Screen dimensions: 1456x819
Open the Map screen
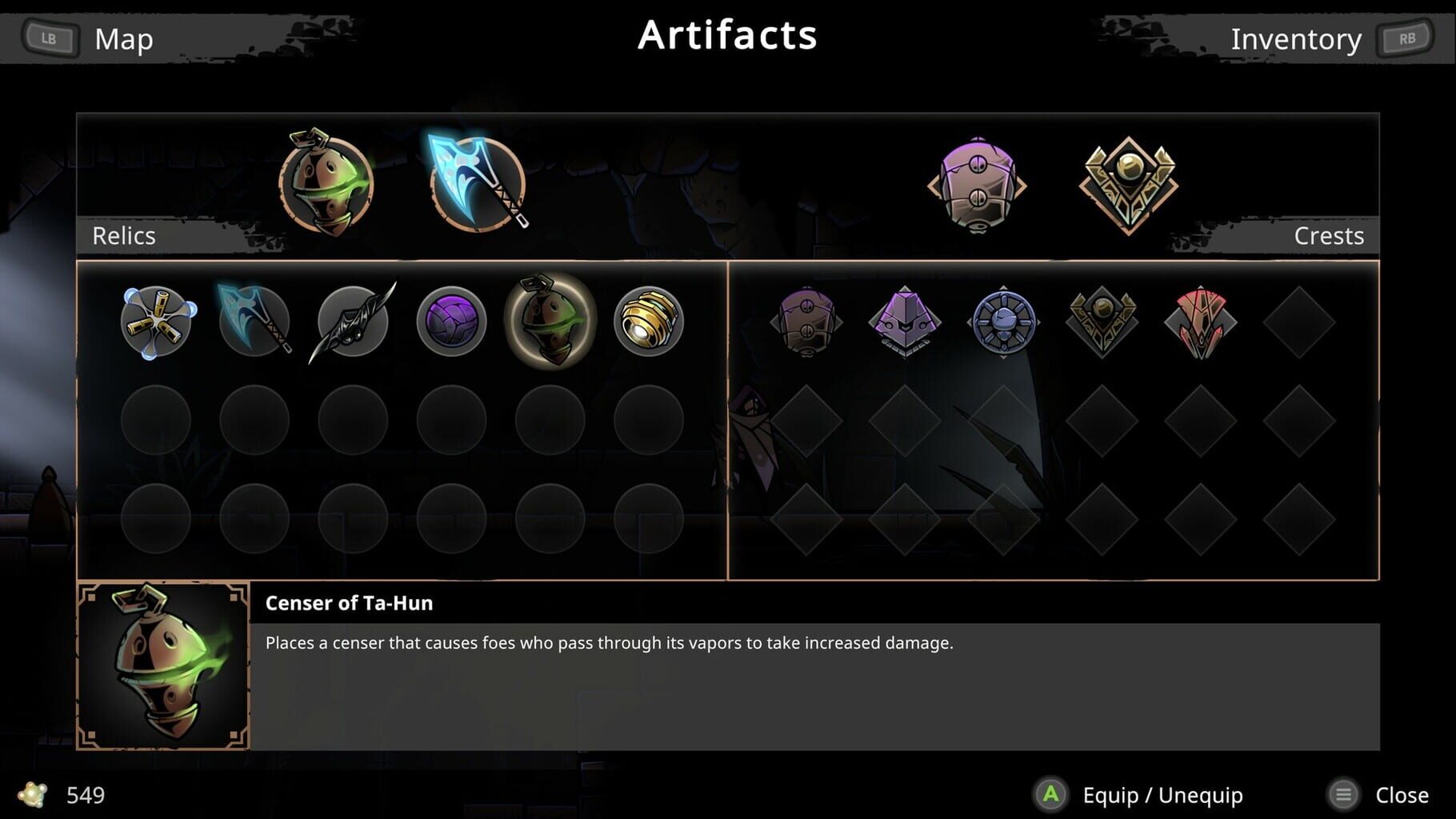click(122, 38)
